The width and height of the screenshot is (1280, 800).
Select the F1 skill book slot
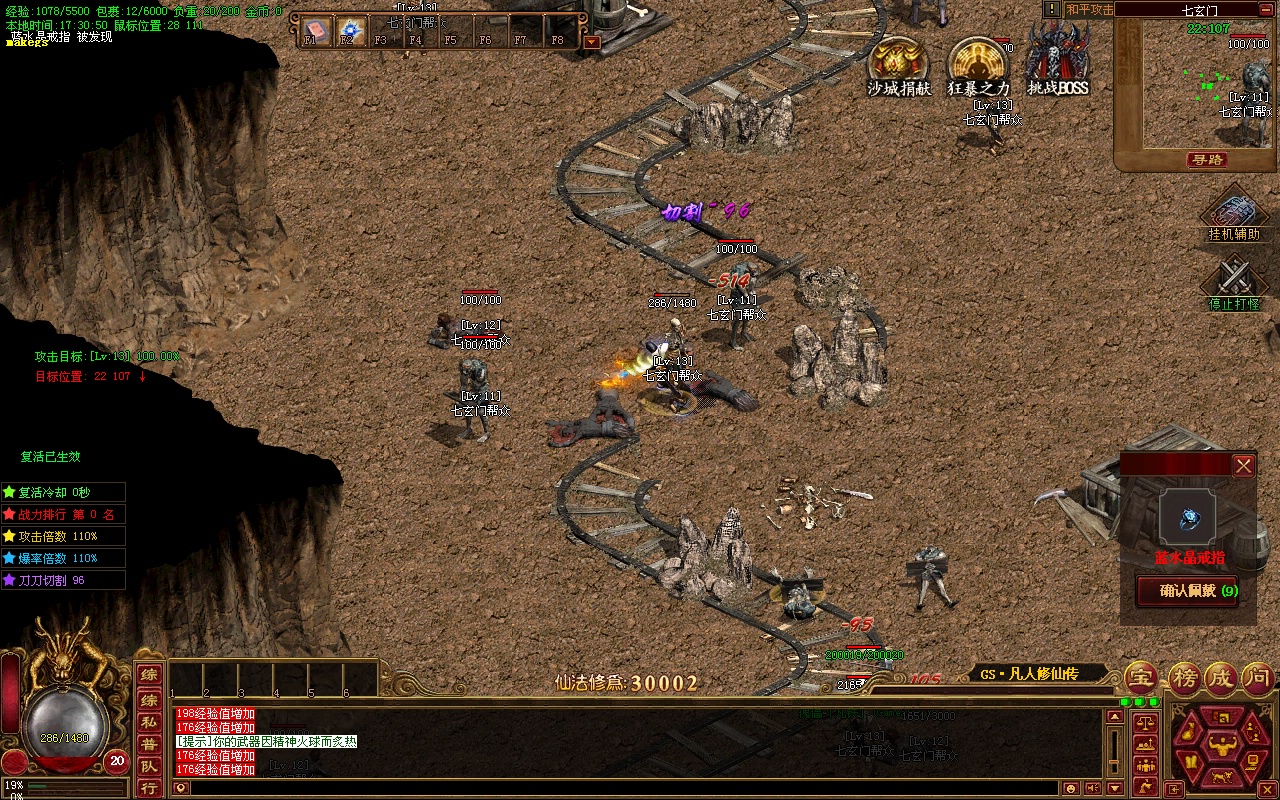[x=315, y=30]
